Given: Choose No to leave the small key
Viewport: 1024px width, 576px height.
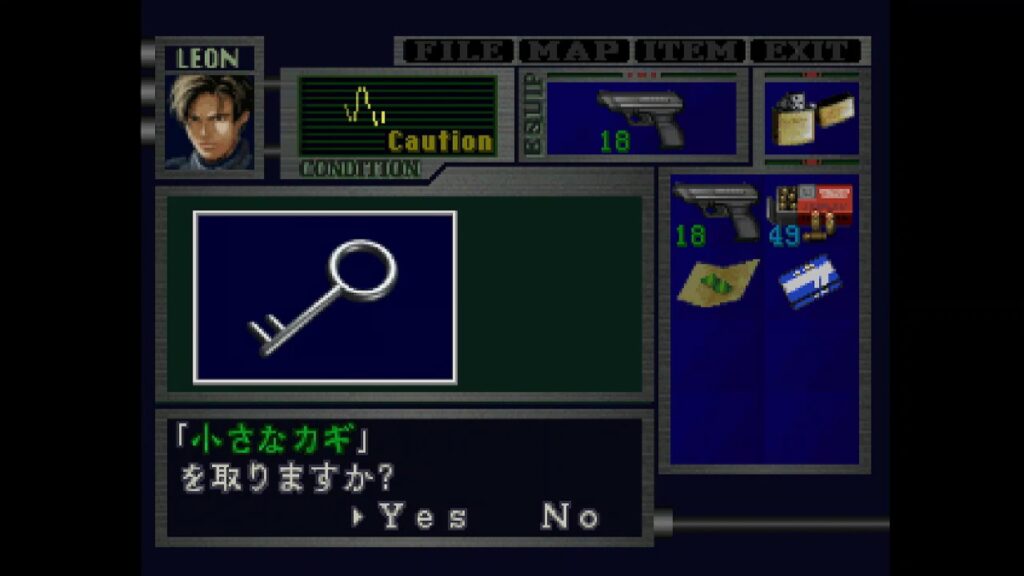Looking at the screenshot, I should click(x=570, y=517).
